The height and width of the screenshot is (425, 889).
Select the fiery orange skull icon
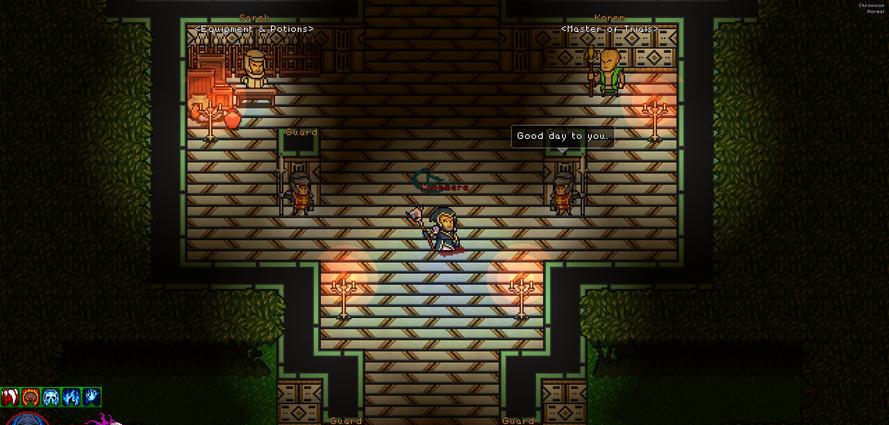pos(31,398)
